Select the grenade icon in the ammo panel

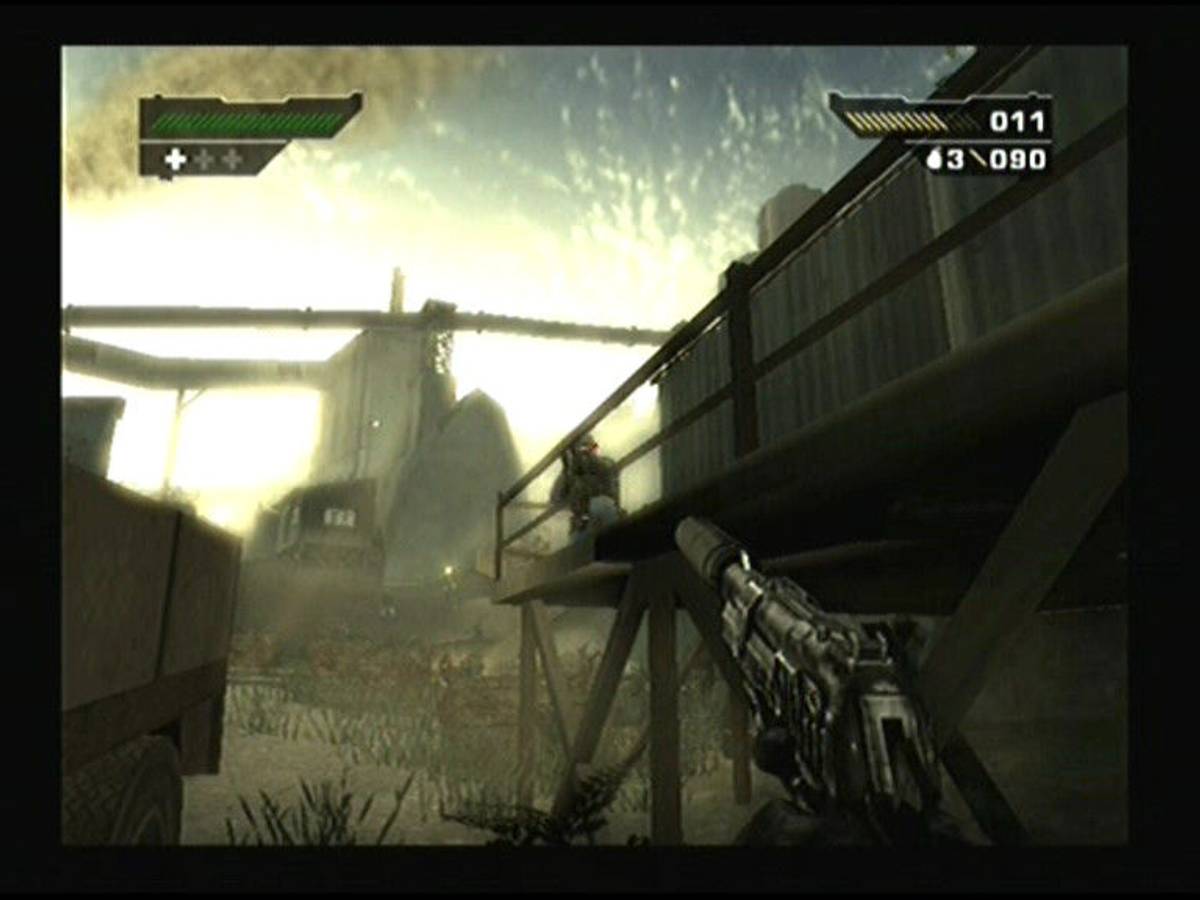[x=935, y=159]
